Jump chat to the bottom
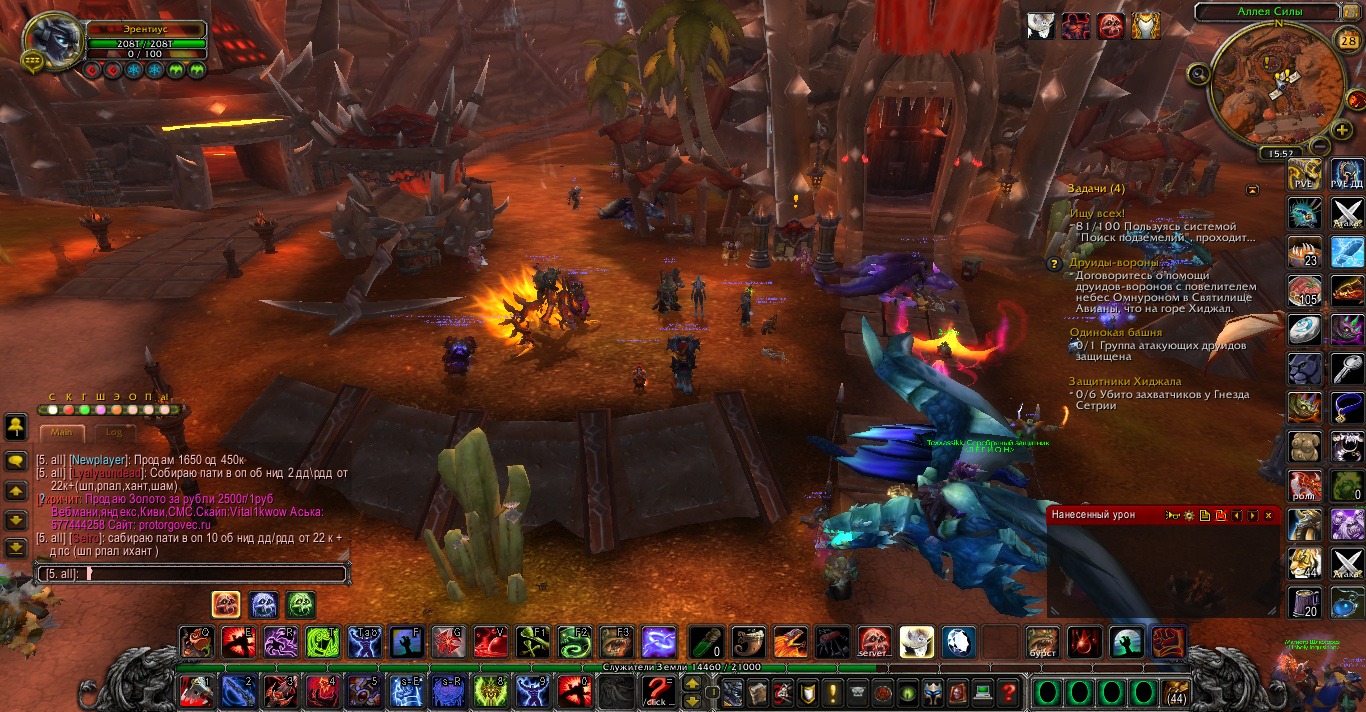 pos(16,548)
